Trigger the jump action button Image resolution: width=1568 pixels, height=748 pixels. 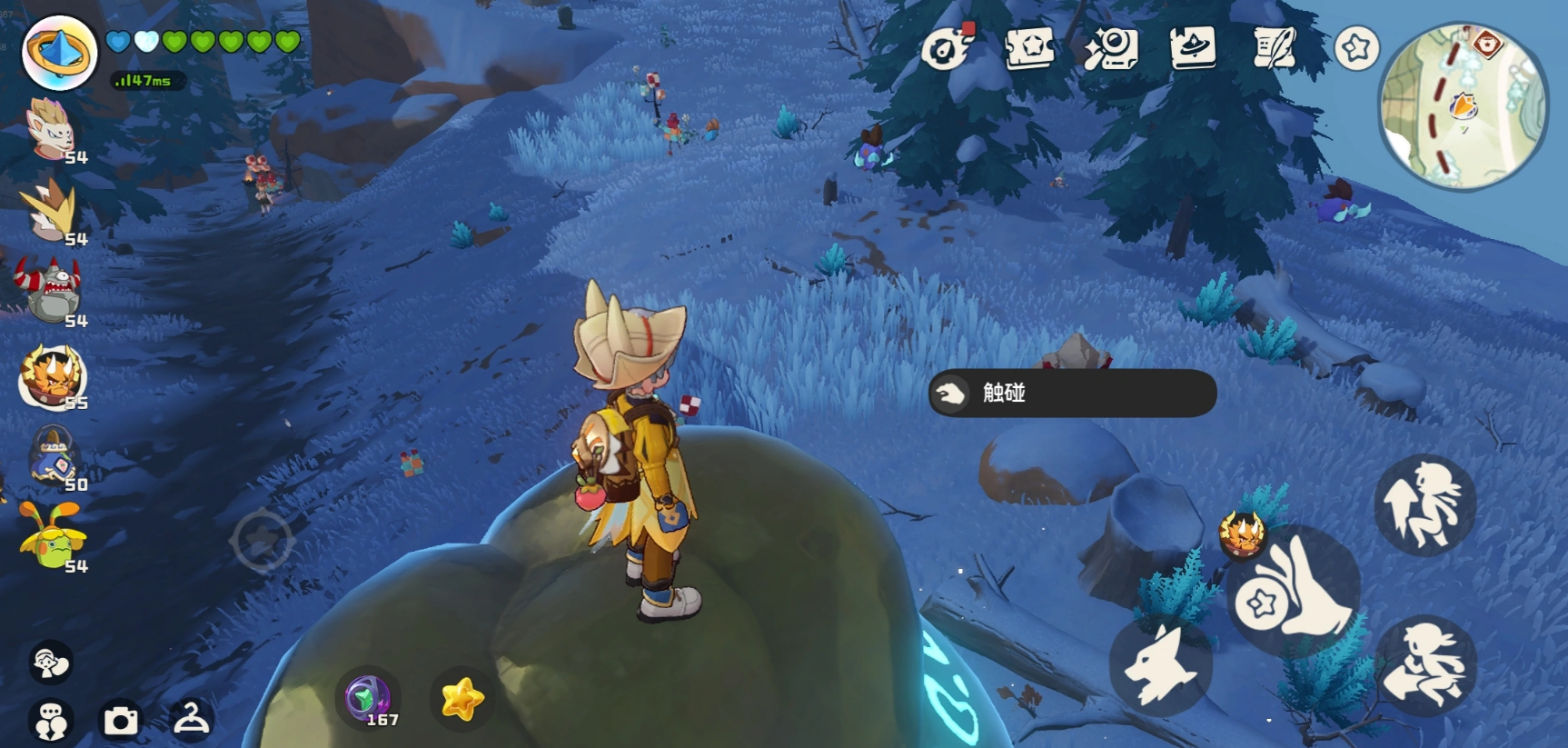(1424, 504)
